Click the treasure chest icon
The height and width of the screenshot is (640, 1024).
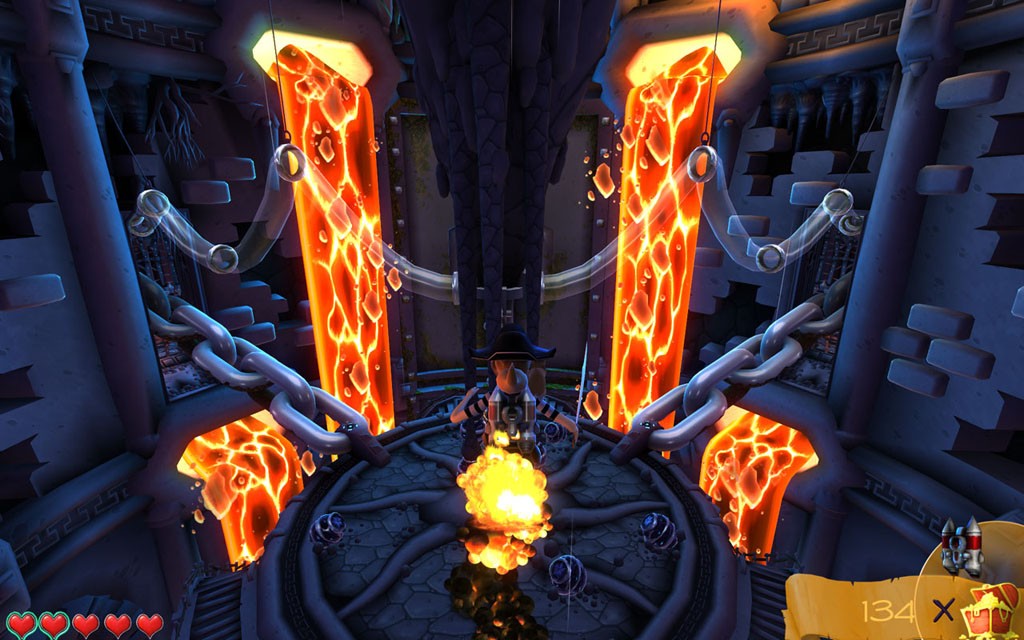point(991,609)
